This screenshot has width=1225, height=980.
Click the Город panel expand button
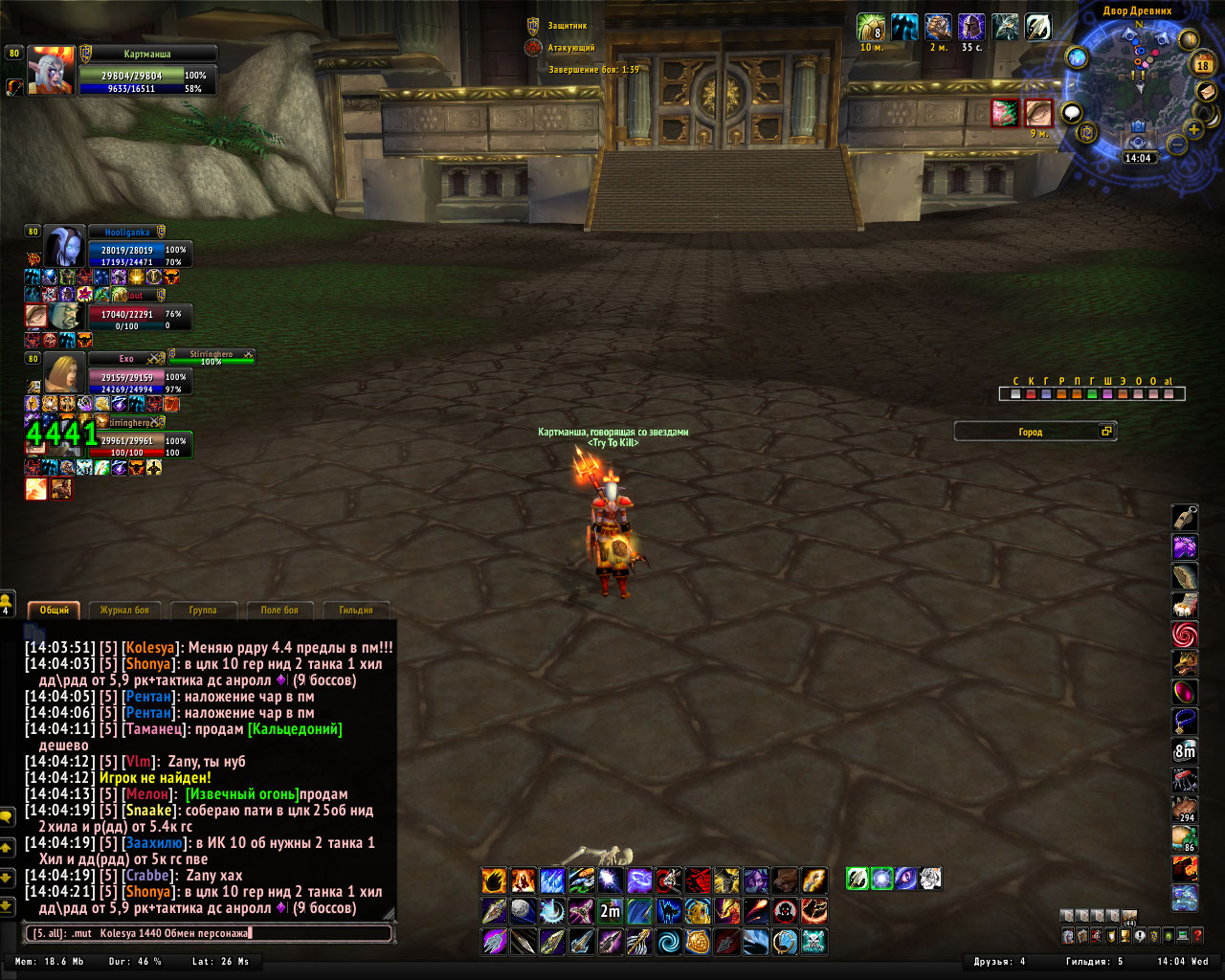pos(1106,432)
